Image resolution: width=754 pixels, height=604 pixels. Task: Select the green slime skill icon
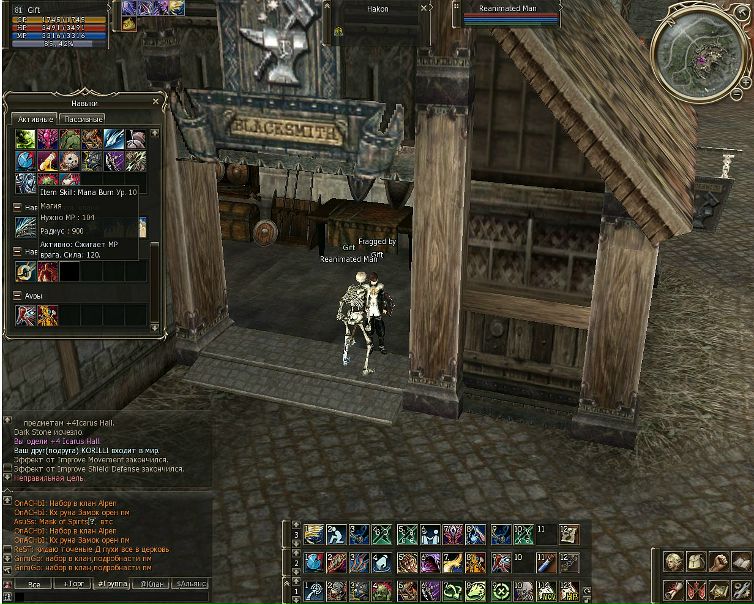click(x=25, y=138)
